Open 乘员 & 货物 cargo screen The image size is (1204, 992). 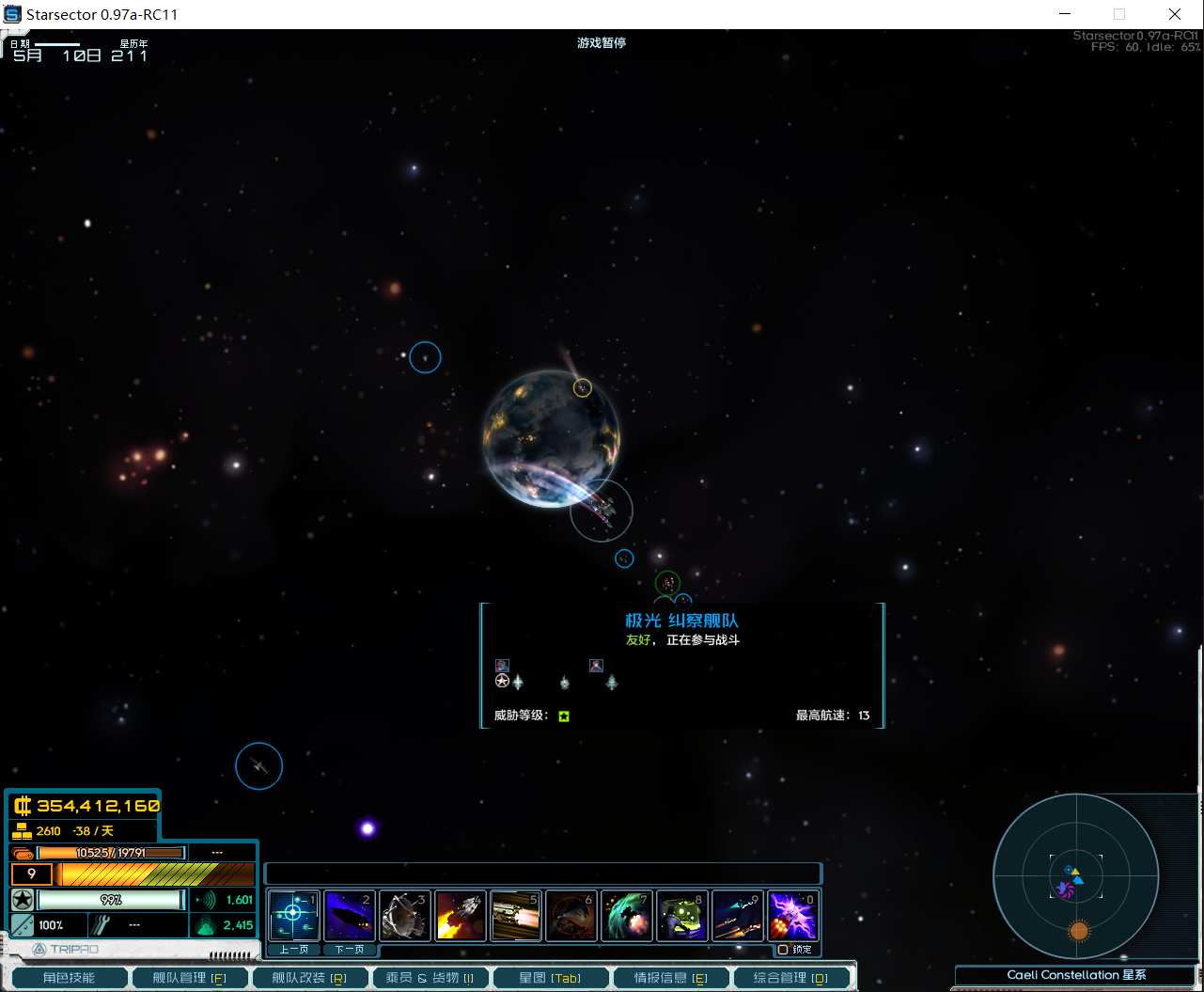pos(430,978)
